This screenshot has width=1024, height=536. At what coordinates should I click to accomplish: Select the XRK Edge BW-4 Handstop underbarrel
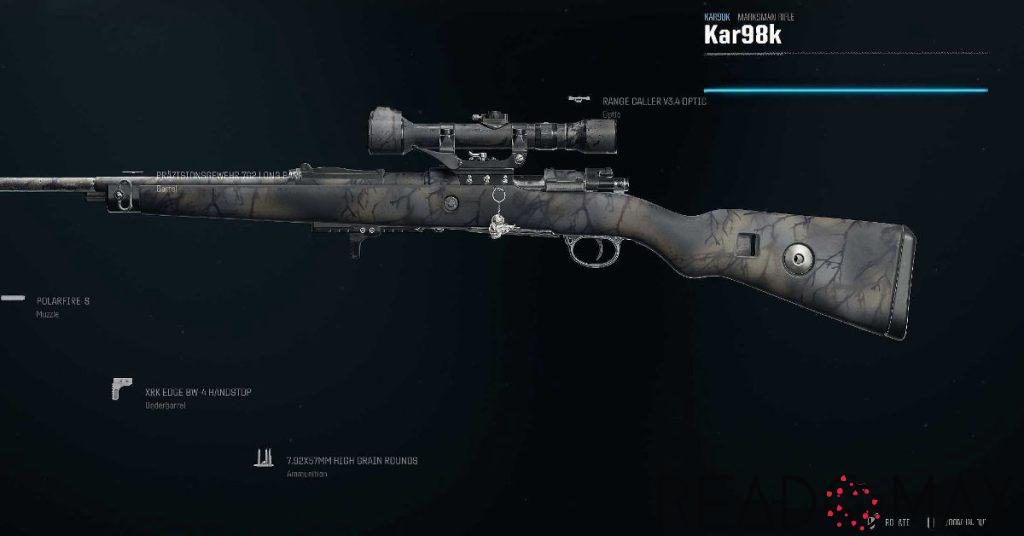[x=197, y=392]
